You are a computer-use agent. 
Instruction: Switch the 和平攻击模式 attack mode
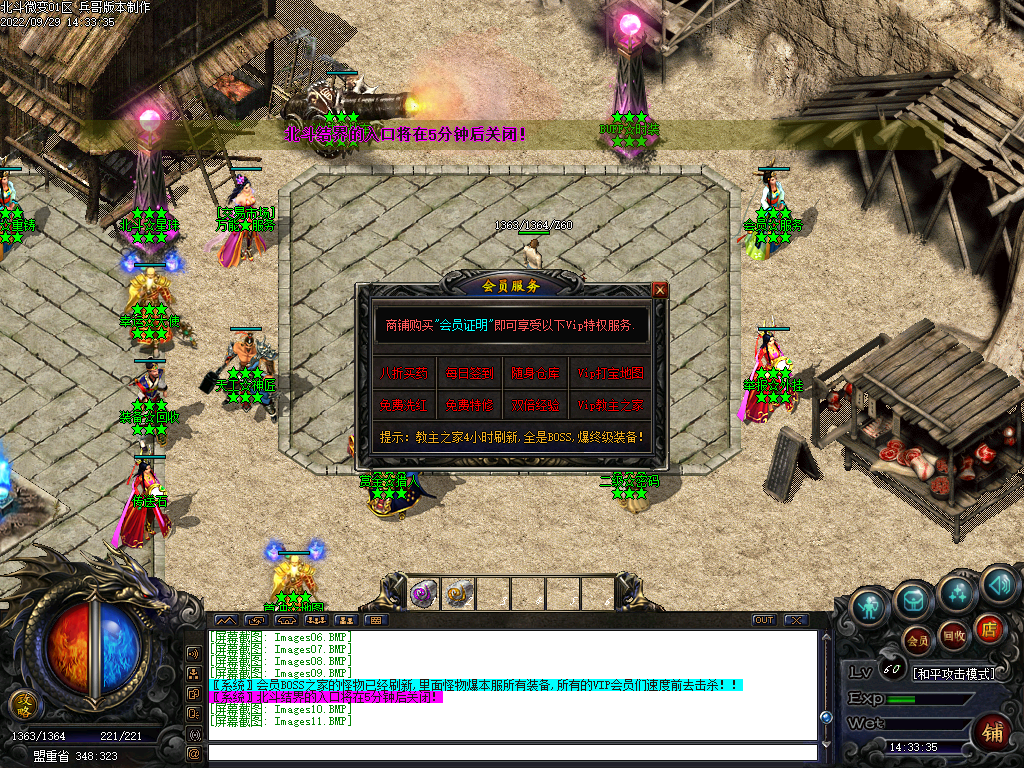953,674
